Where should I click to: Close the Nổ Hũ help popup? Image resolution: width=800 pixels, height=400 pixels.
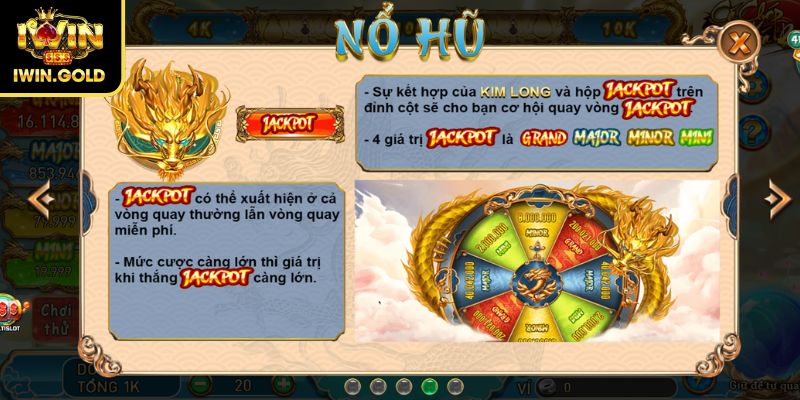738,43
